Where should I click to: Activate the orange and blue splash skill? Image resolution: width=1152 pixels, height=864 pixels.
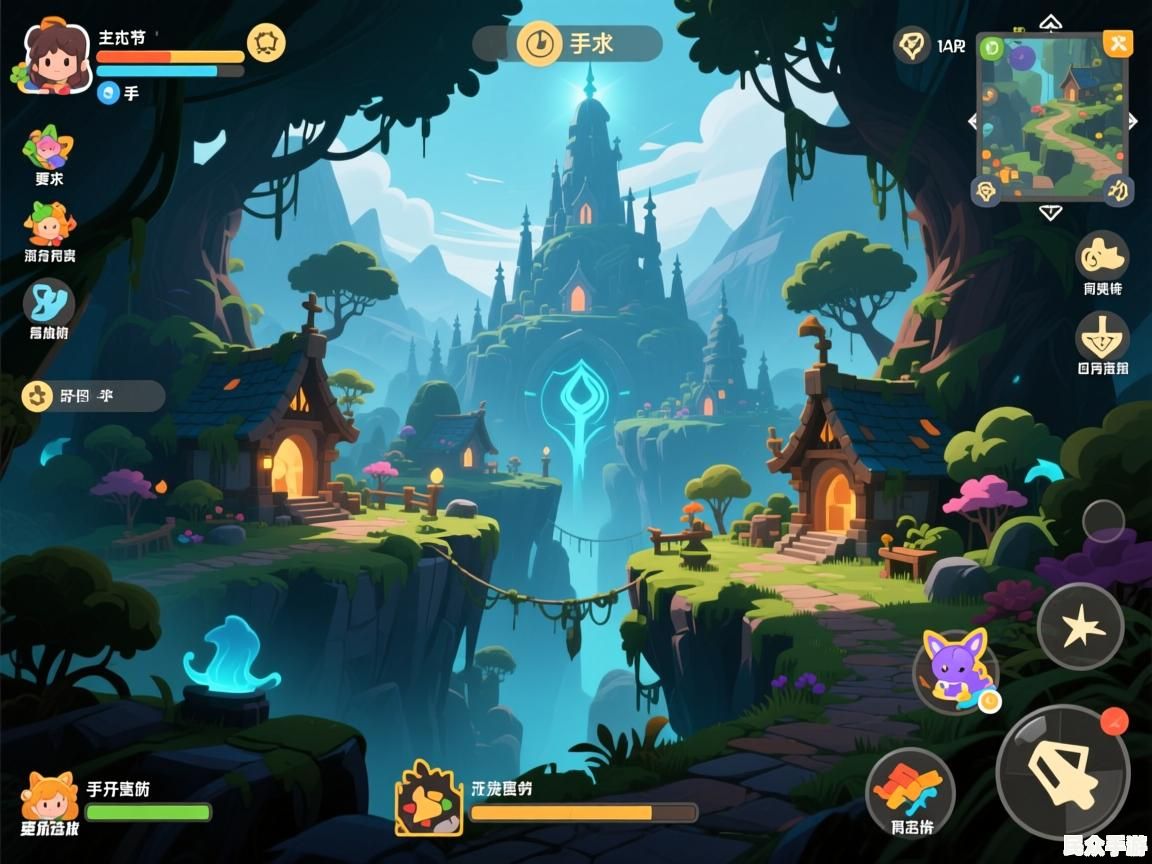pyautogui.click(x=909, y=790)
